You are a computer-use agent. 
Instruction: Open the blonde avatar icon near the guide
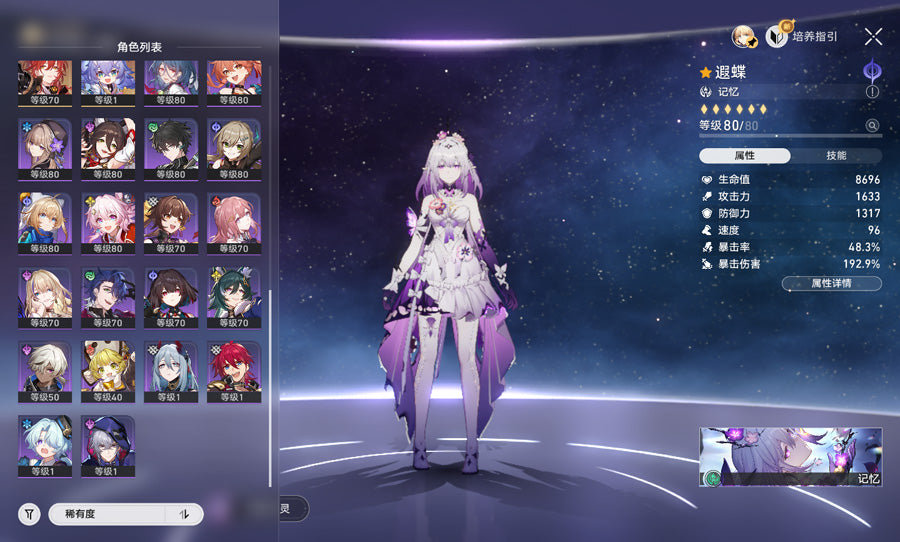pyautogui.click(x=743, y=37)
